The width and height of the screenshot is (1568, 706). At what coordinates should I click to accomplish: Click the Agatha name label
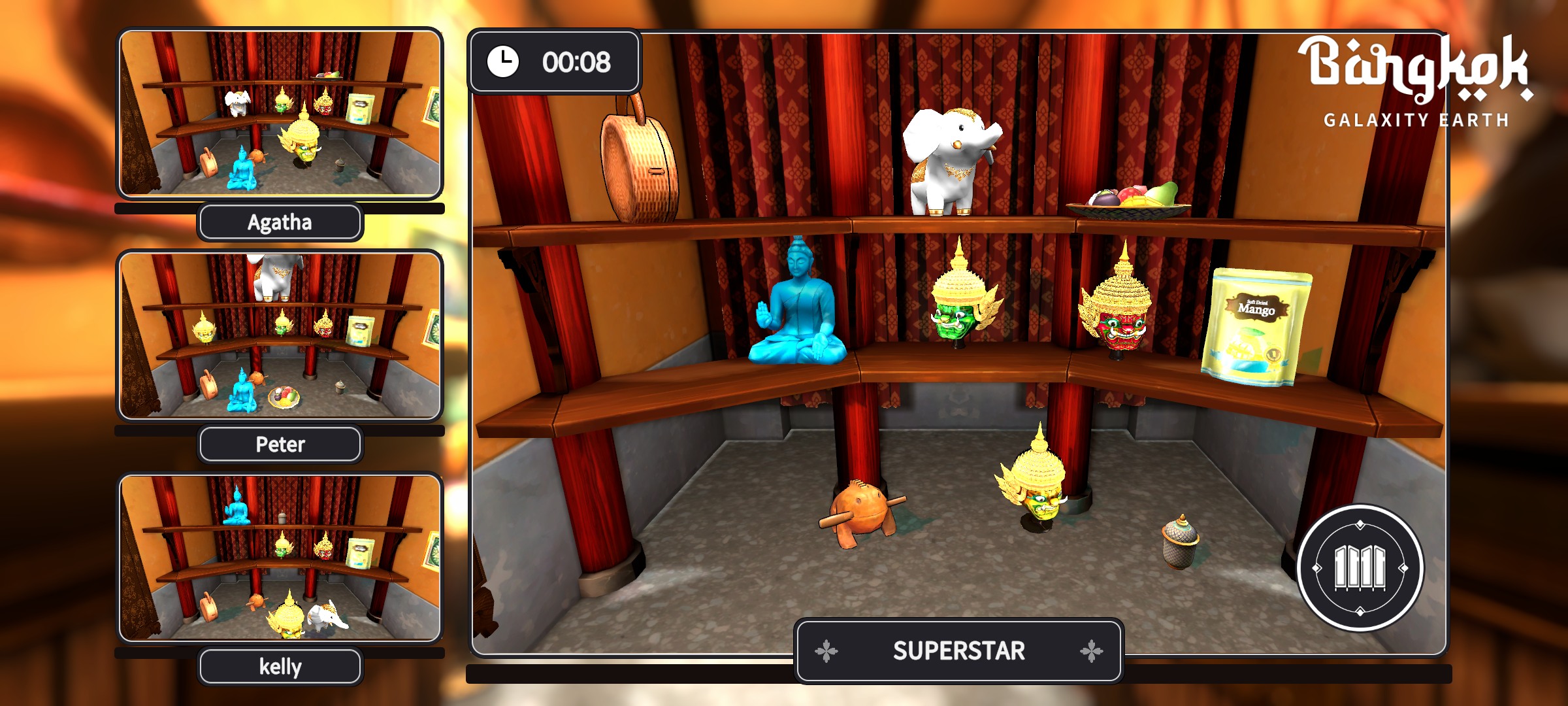click(280, 222)
